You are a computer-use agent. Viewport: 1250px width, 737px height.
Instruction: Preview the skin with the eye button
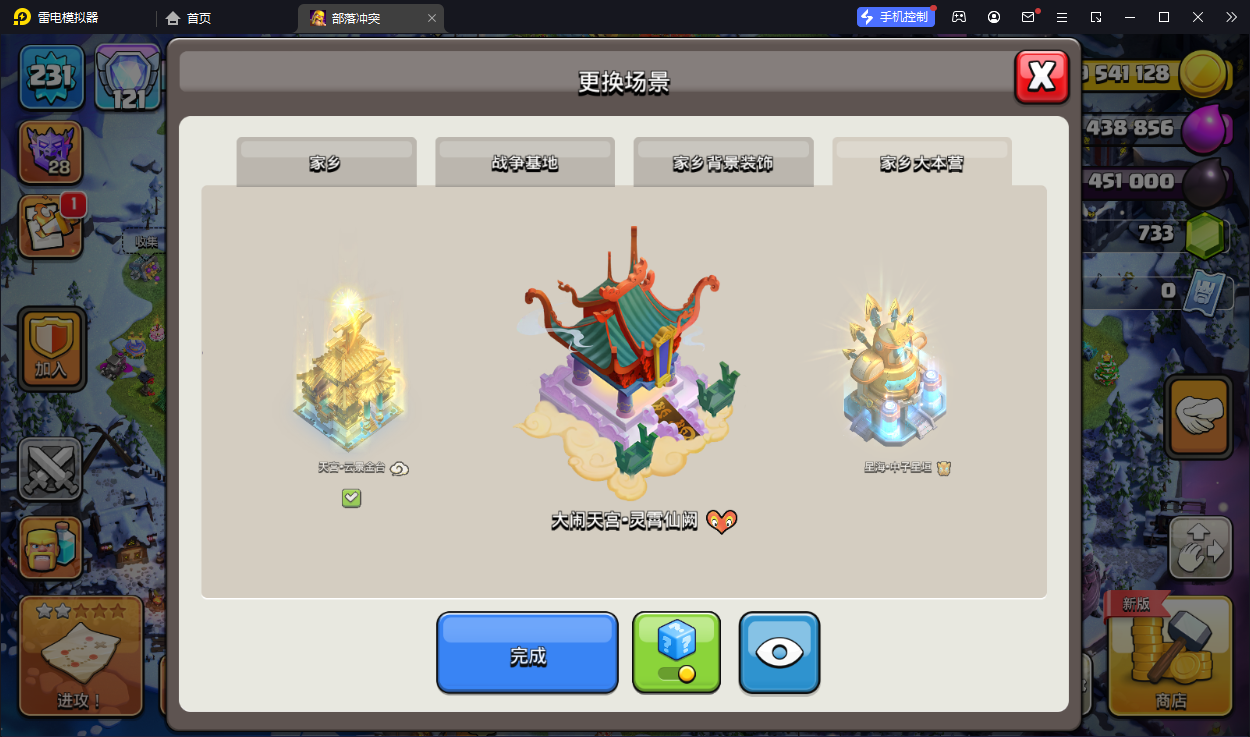(x=779, y=653)
